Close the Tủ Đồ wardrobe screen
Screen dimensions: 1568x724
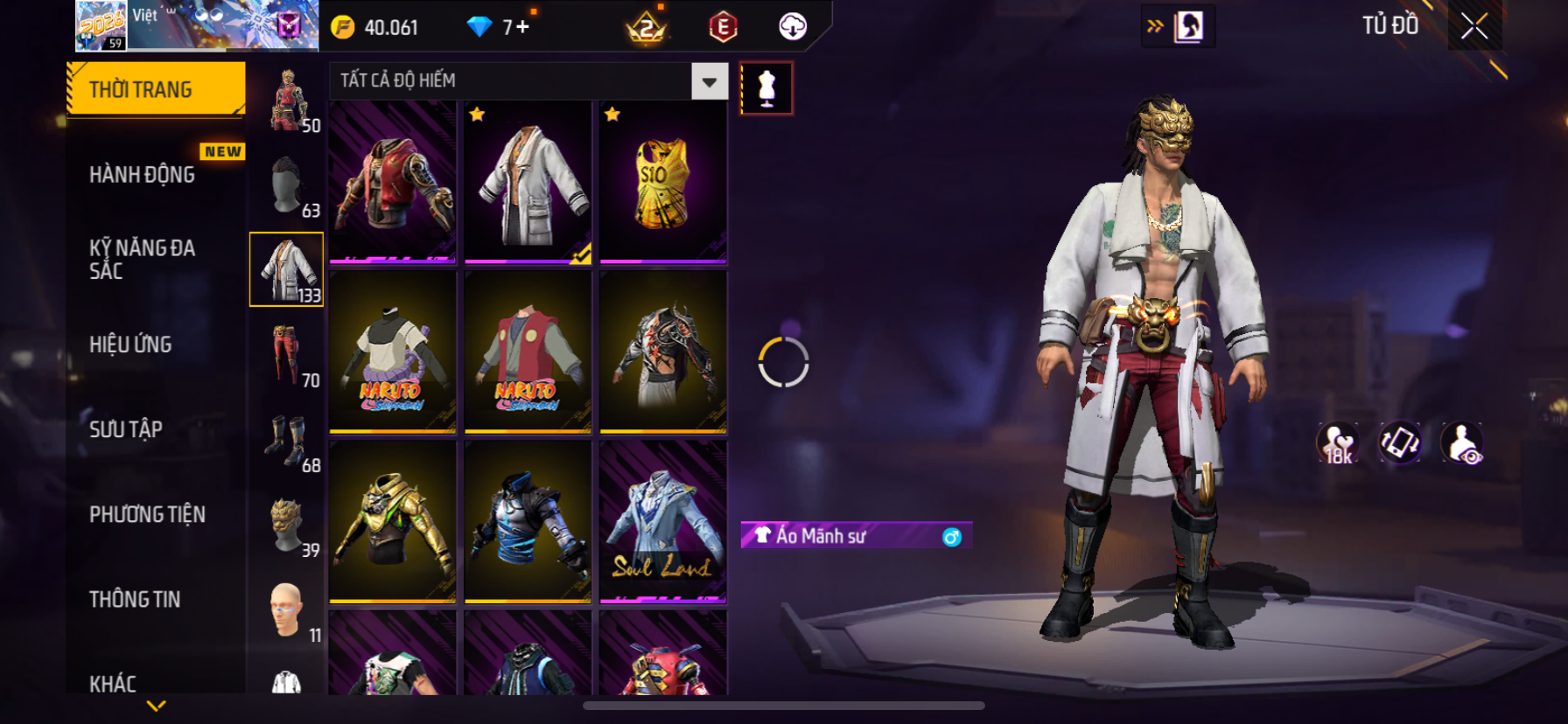pyautogui.click(x=1474, y=26)
